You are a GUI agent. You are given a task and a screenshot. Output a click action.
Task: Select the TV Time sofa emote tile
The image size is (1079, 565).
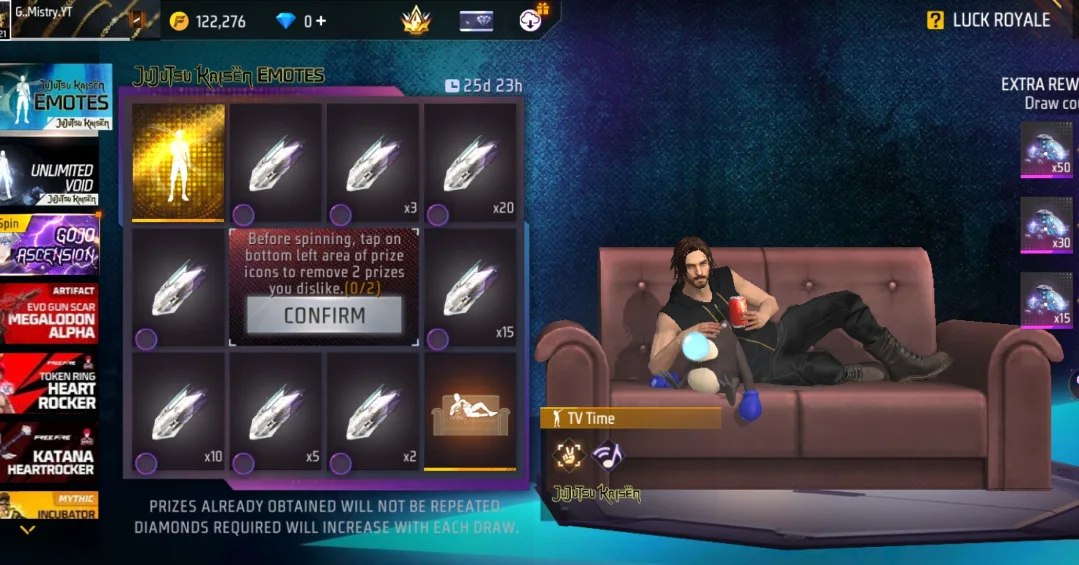point(470,411)
